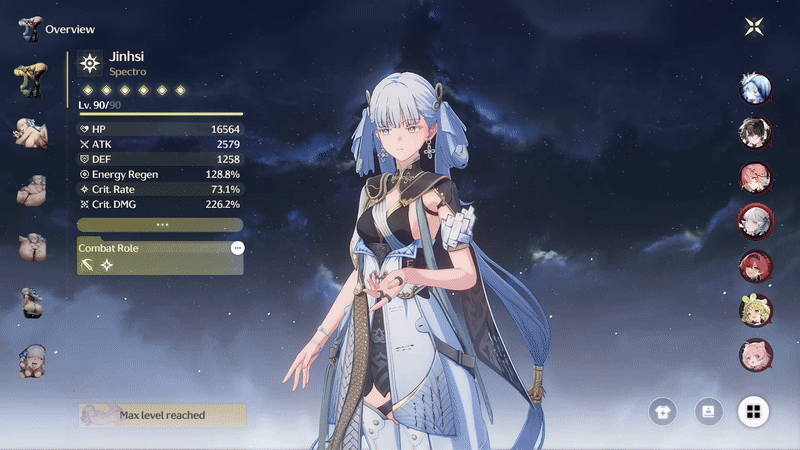Viewport: 800px width, 450px height.
Task: Pick the blonde character with green flowers
Action: pyautogui.click(x=755, y=309)
